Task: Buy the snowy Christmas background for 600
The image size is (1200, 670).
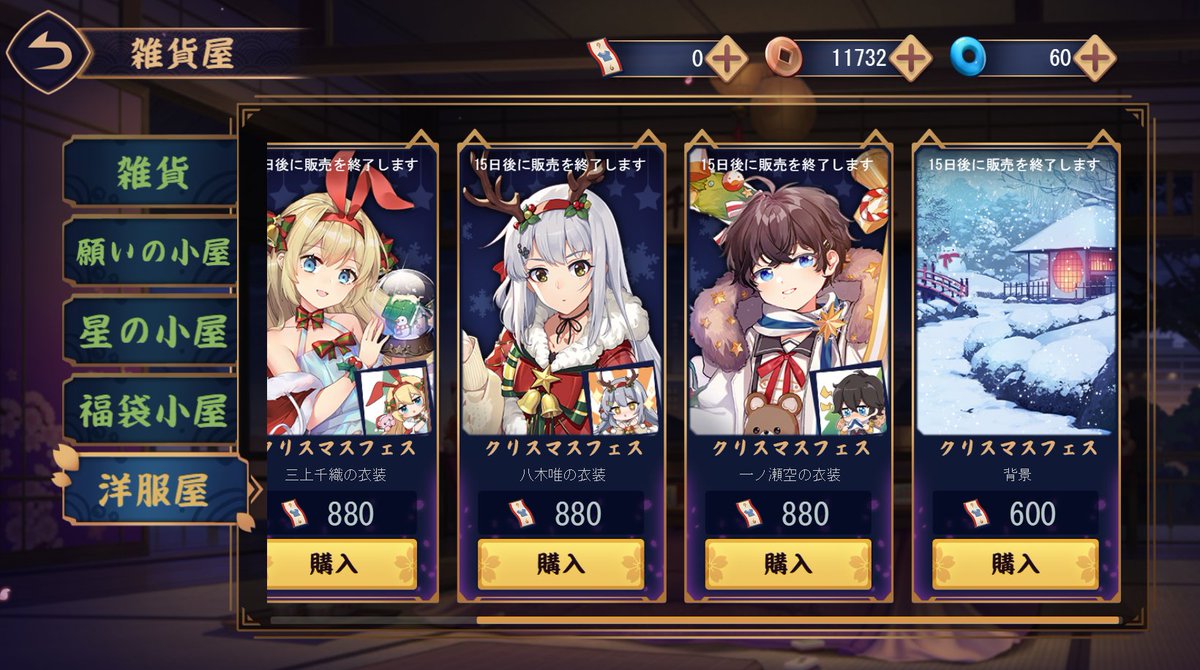Action: [1015, 564]
